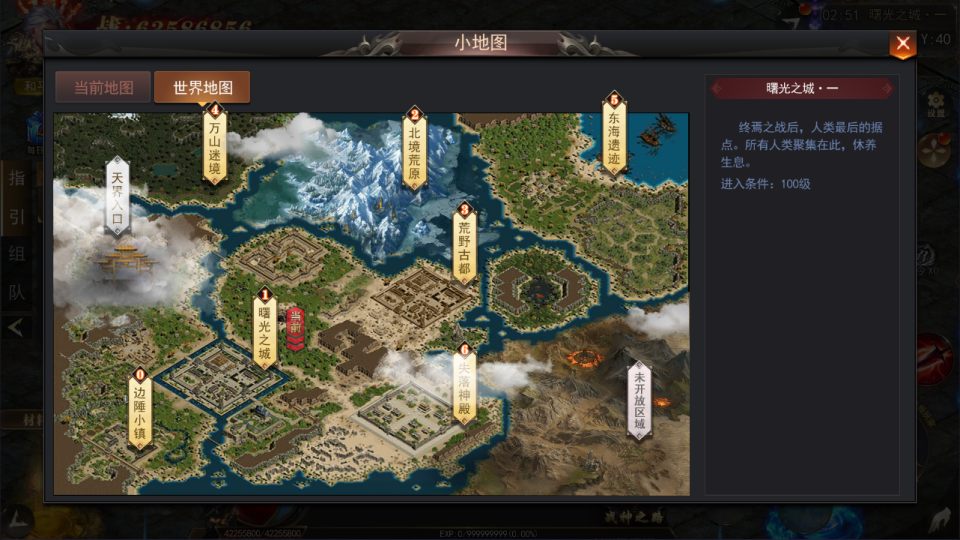Select the 未开放区域 locked marker
This screenshot has height=540, width=960.
point(639,399)
